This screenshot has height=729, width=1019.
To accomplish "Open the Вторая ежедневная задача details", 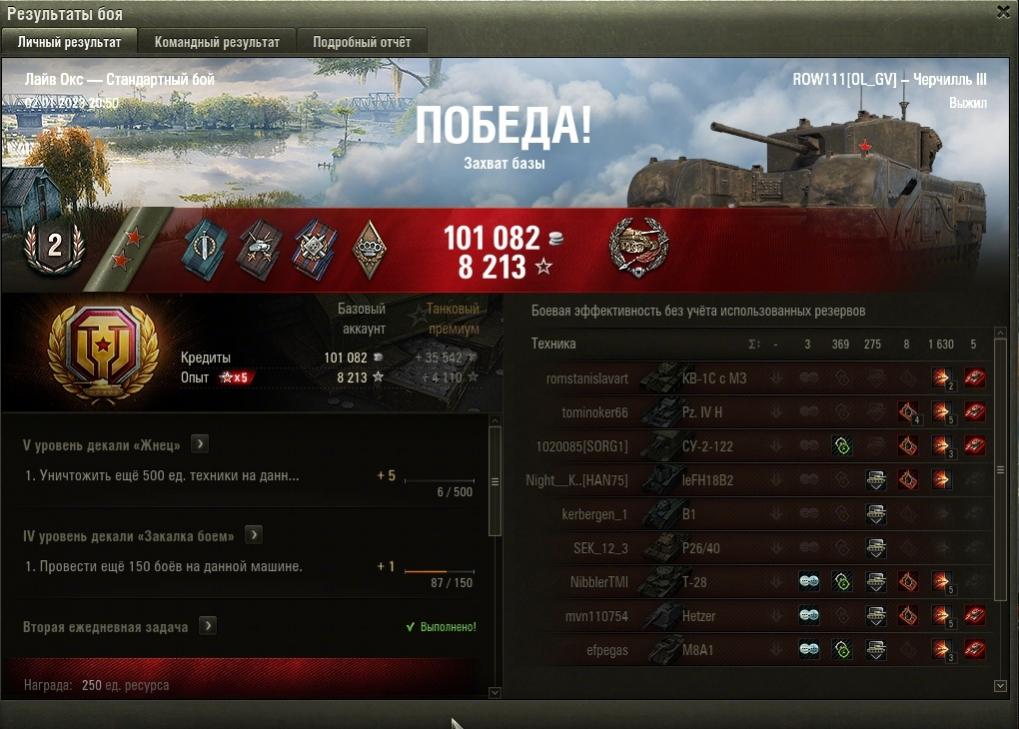I will [x=207, y=626].
